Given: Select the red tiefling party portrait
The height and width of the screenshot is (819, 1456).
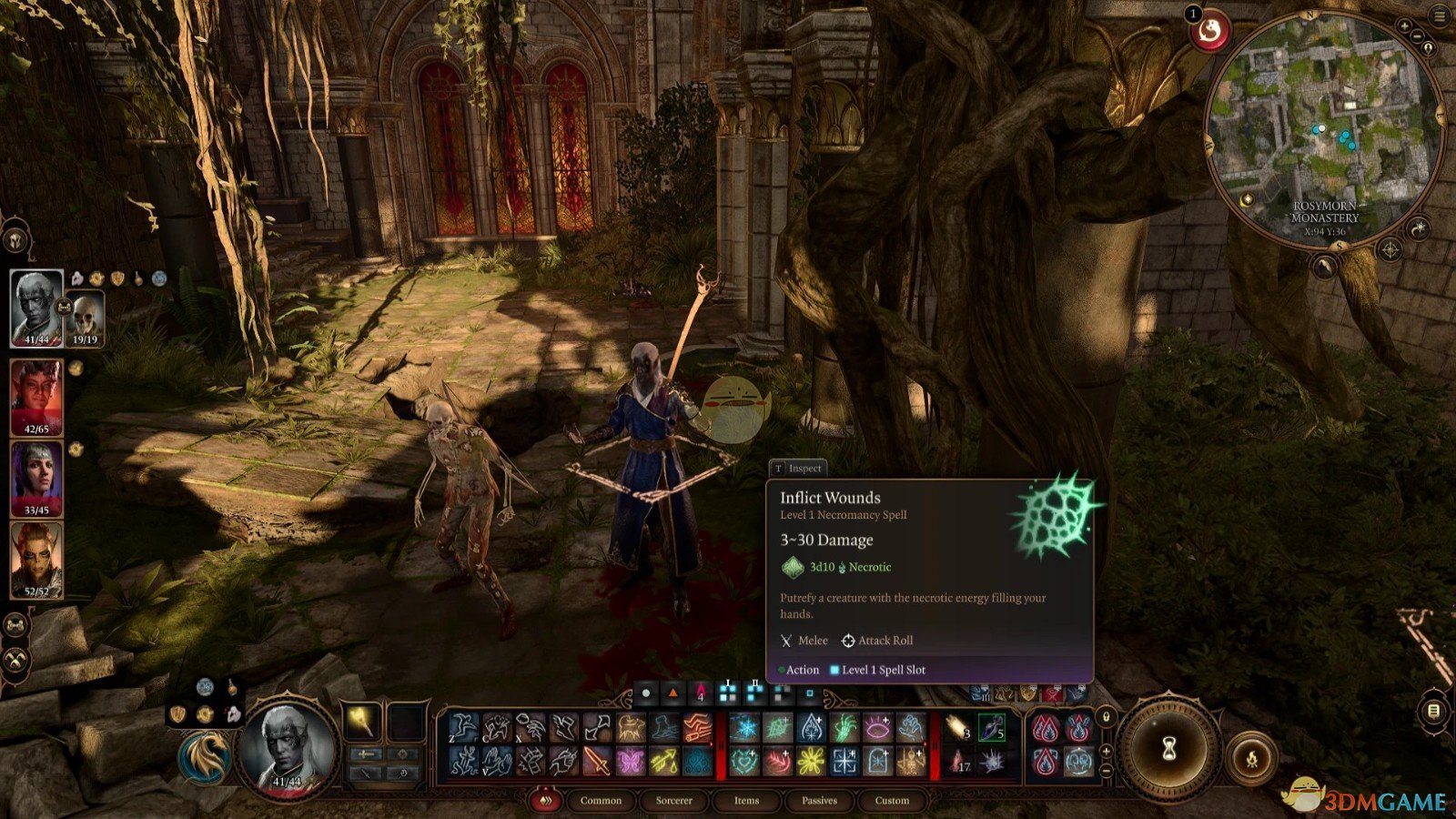Looking at the screenshot, I should pyautogui.click(x=36, y=398).
